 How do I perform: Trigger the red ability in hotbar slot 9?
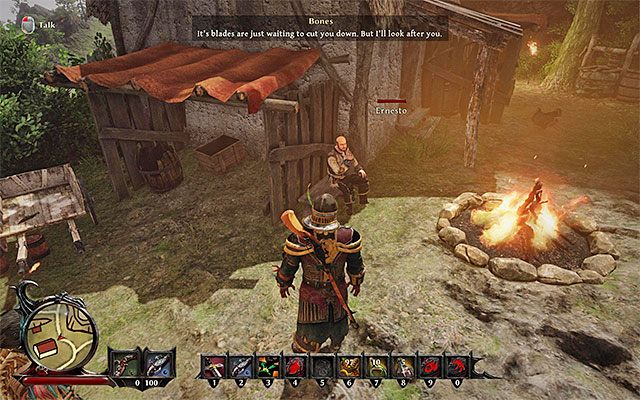pos(429,367)
